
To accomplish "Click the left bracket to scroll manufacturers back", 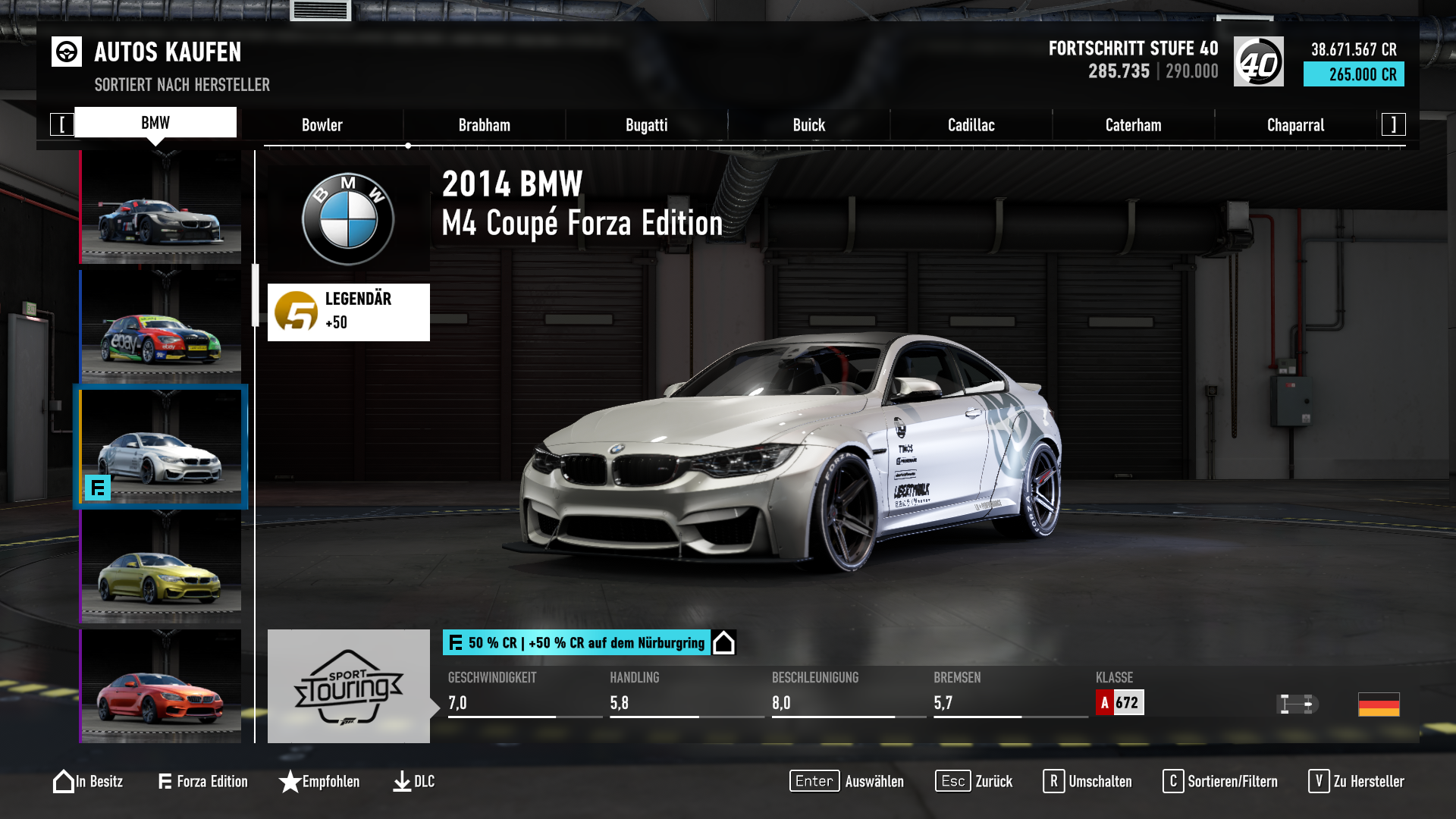I will (x=63, y=124).
